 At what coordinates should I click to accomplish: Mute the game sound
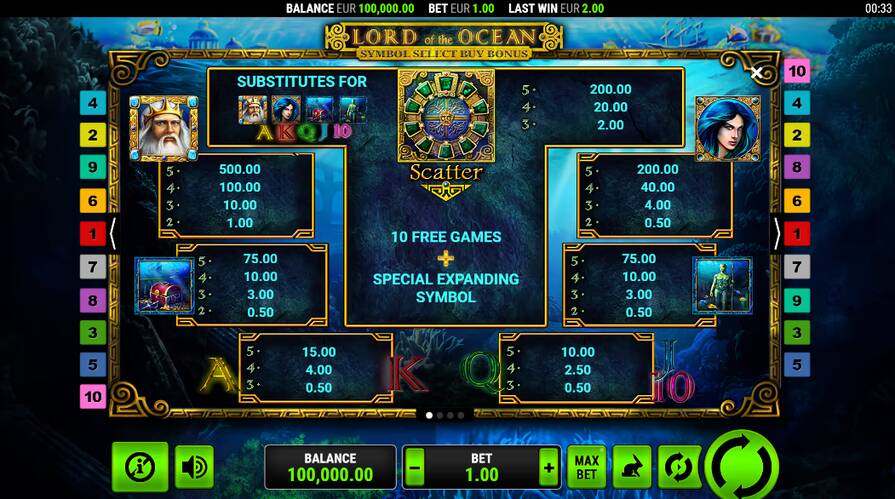(194, 466)
